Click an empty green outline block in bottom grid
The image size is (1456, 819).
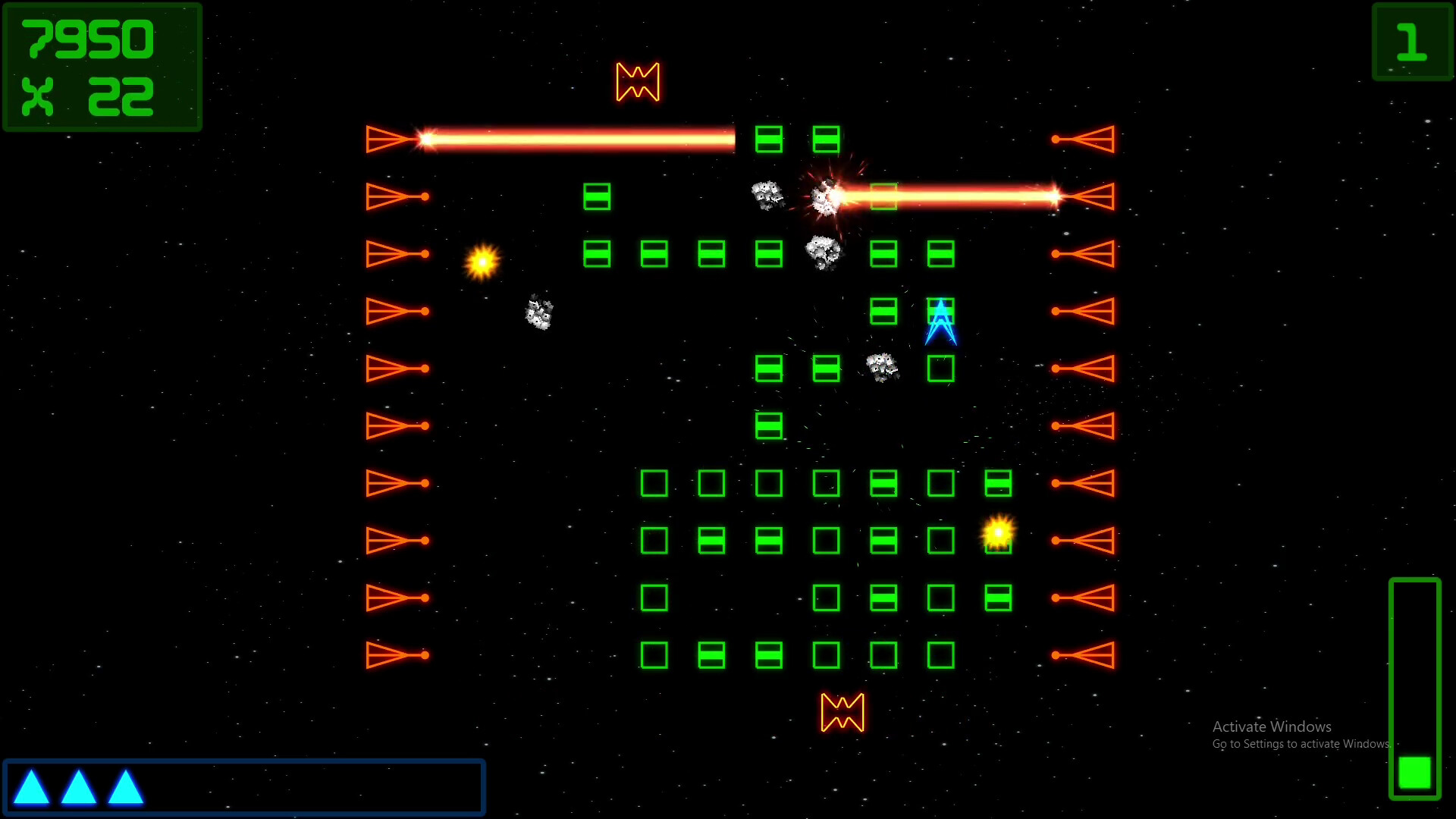coord(654,483)
